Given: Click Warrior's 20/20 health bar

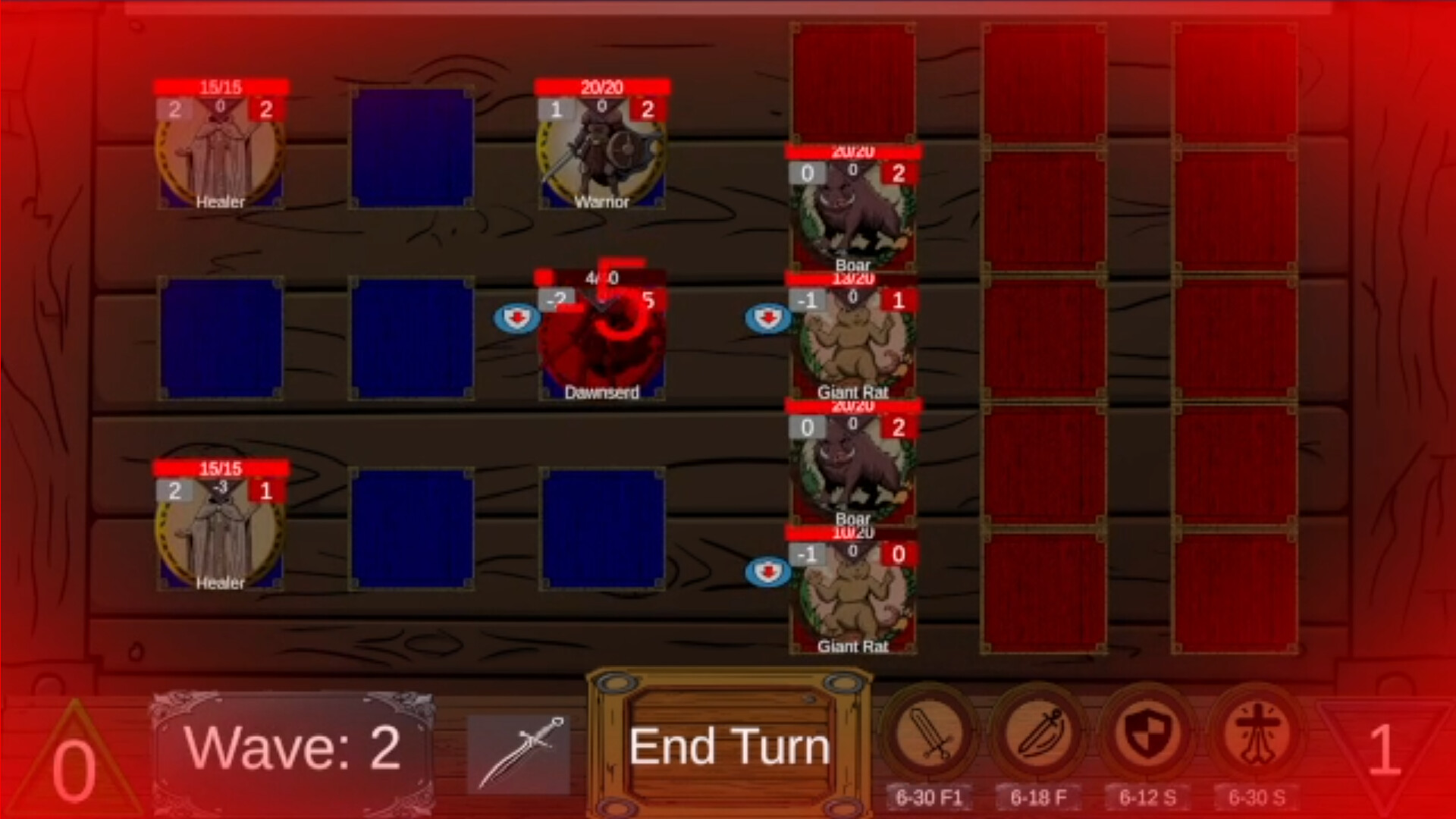Looking at the screenshot, I should pos(601,87).
